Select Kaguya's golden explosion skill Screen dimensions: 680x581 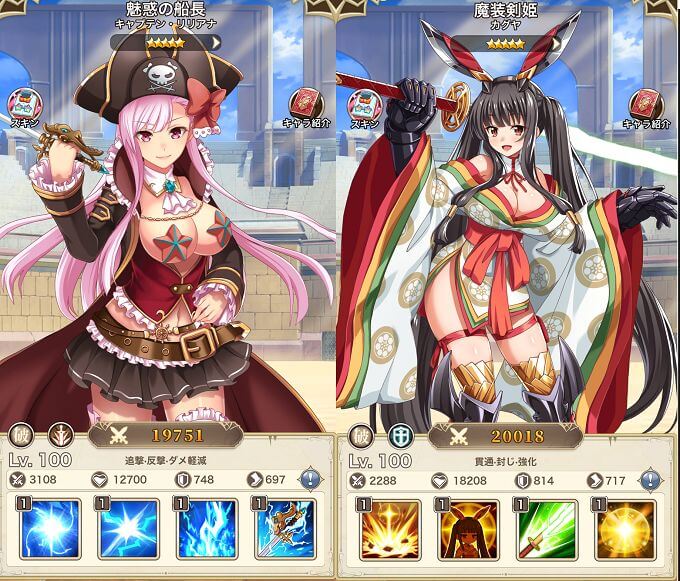pos(386,530)
